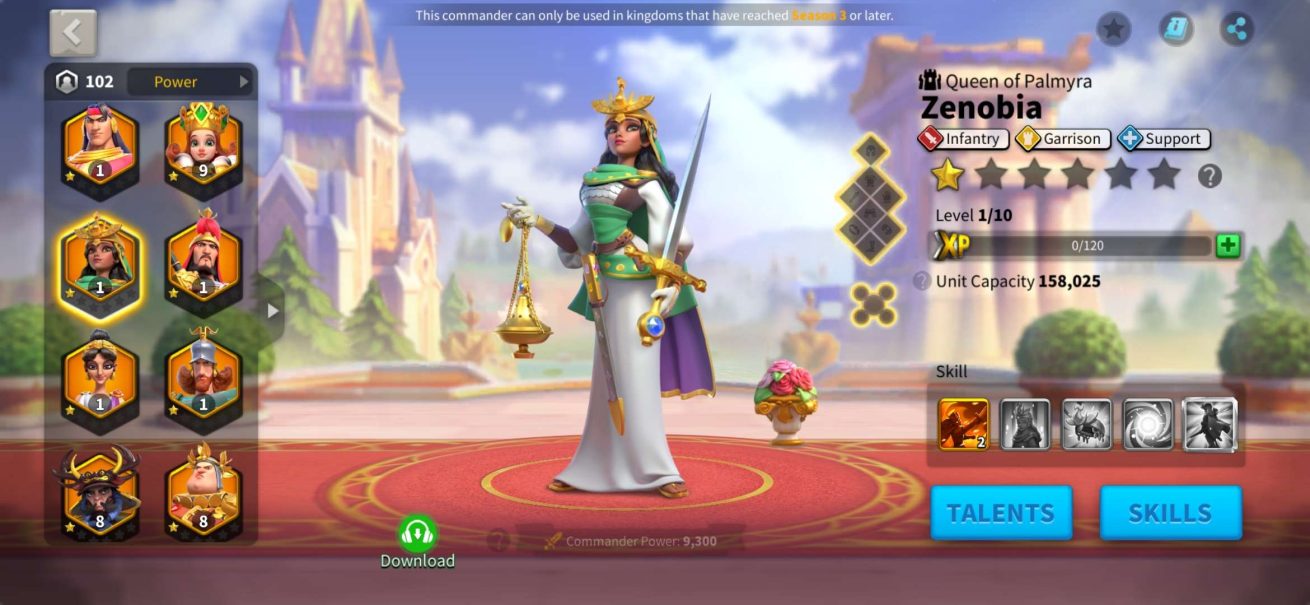The image size is (1310, 605).
Task: Open the SKILLS screen
Action: tap(1170, 513)
